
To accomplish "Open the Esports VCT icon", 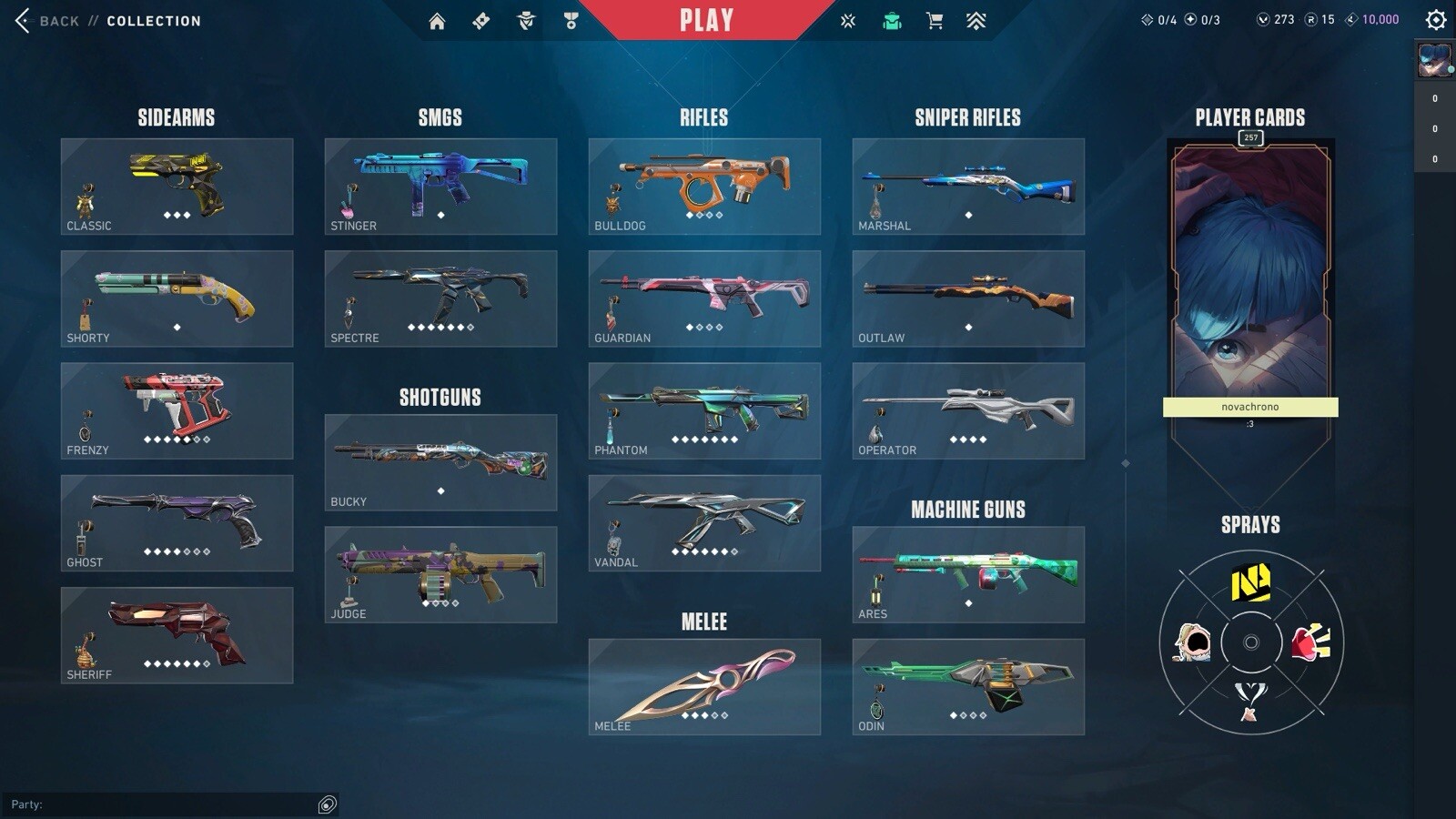I will [846, 20].
